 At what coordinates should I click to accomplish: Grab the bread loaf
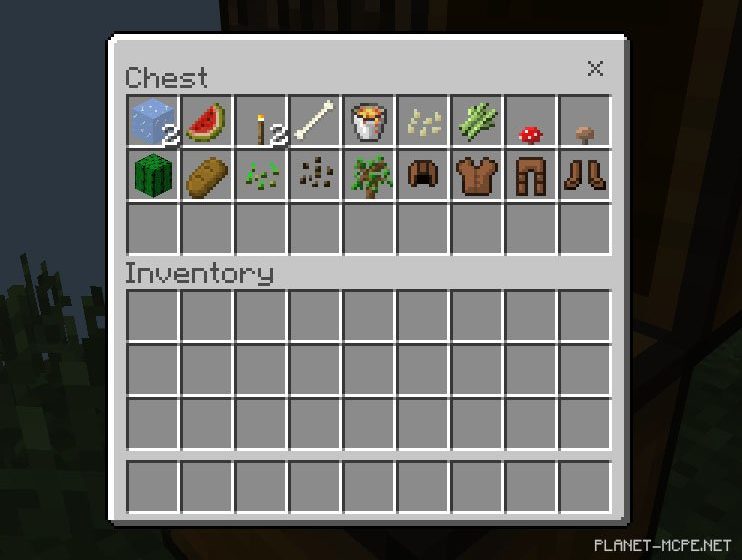coord(207,176)
